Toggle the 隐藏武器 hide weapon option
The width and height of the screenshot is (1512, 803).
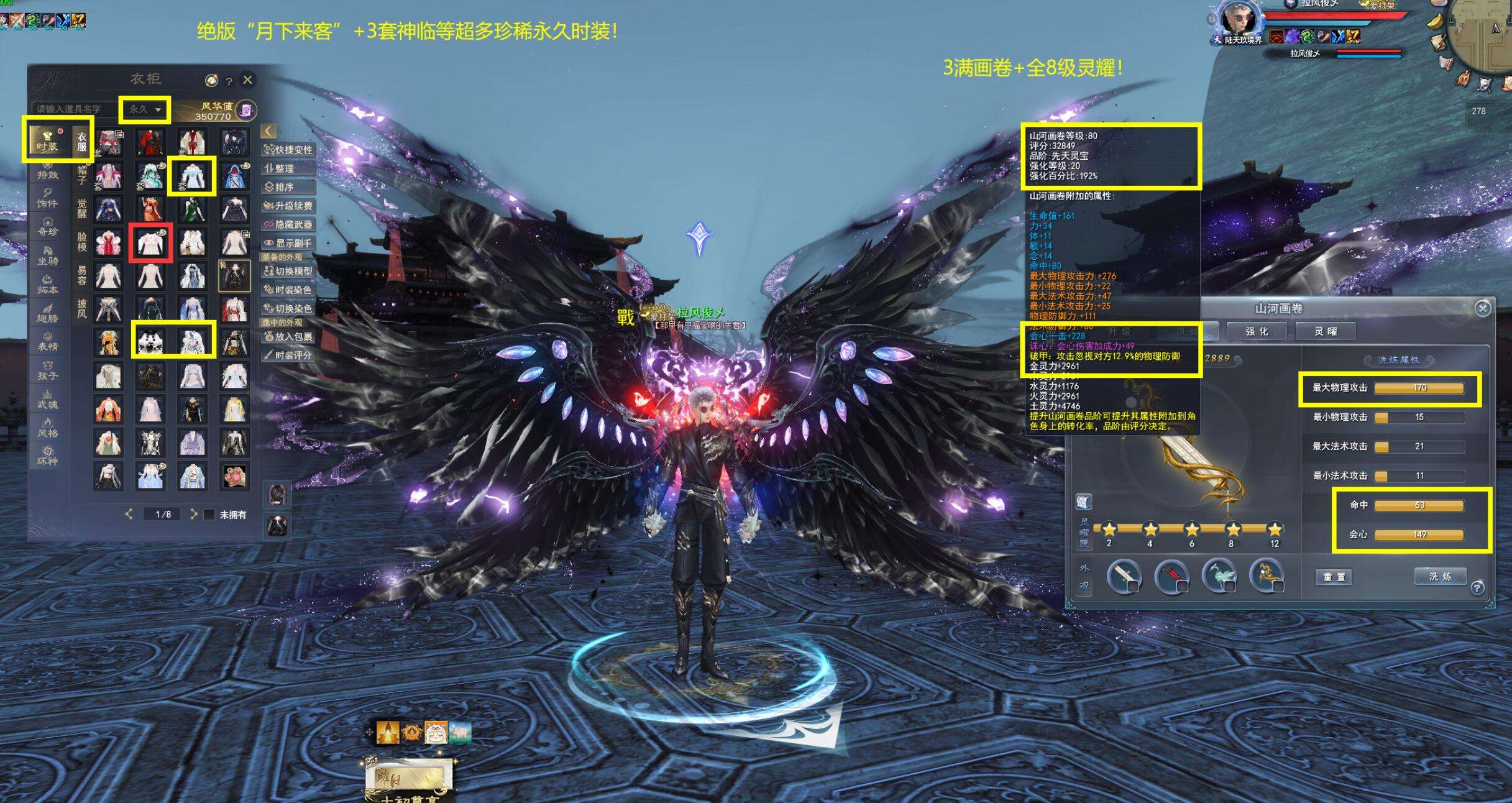coord(288,224)
